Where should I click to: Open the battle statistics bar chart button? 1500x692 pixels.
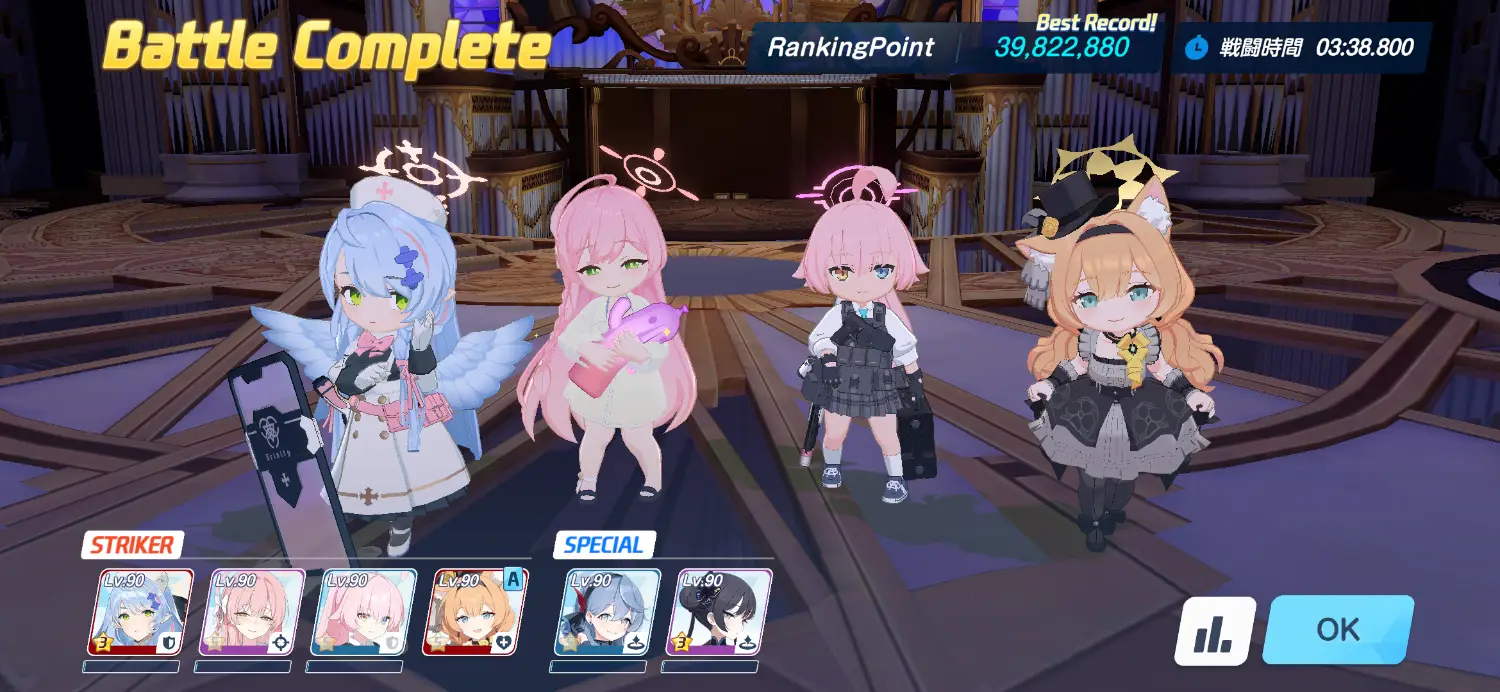[1214, 631]
